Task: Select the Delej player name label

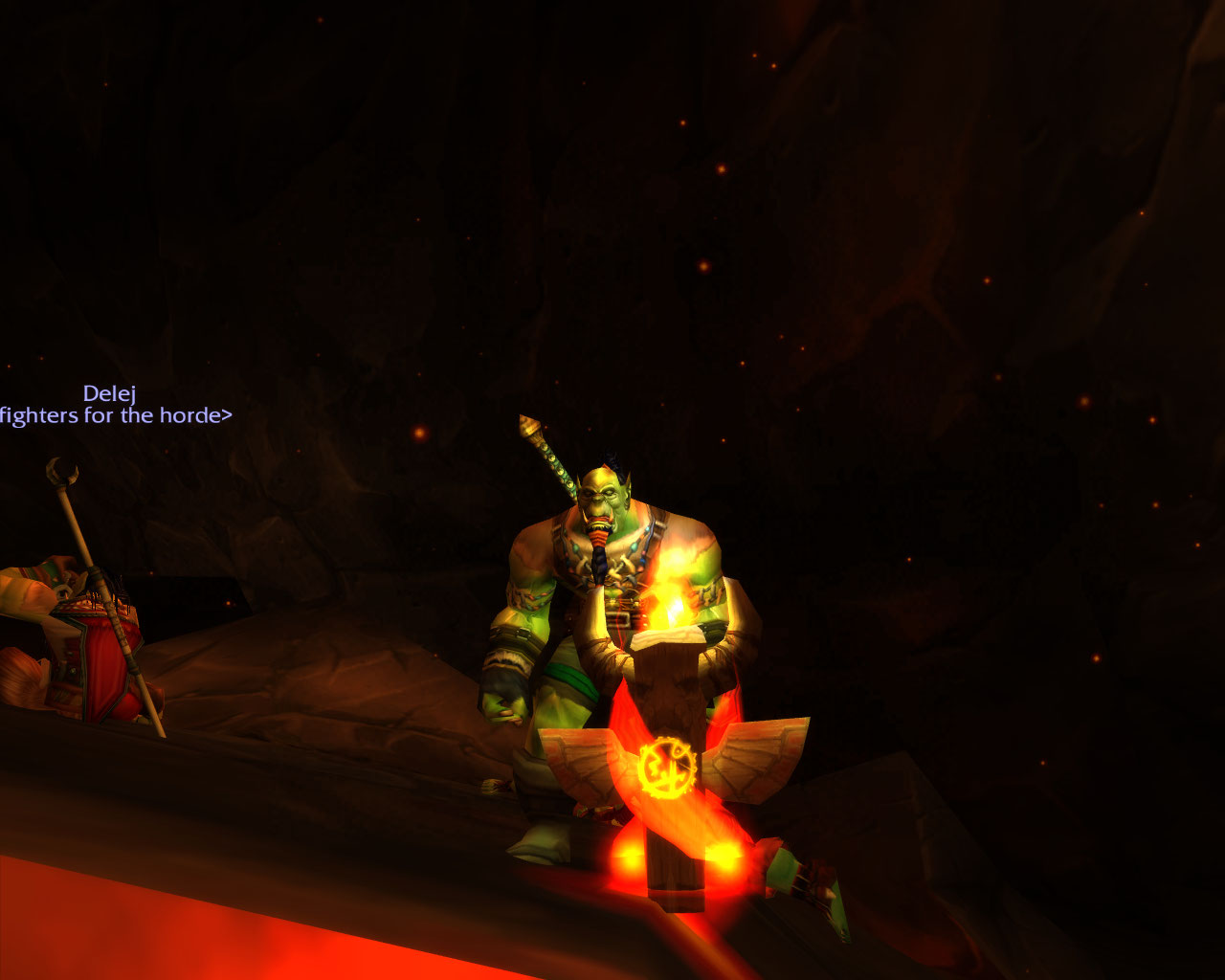Action: (109, 393)
